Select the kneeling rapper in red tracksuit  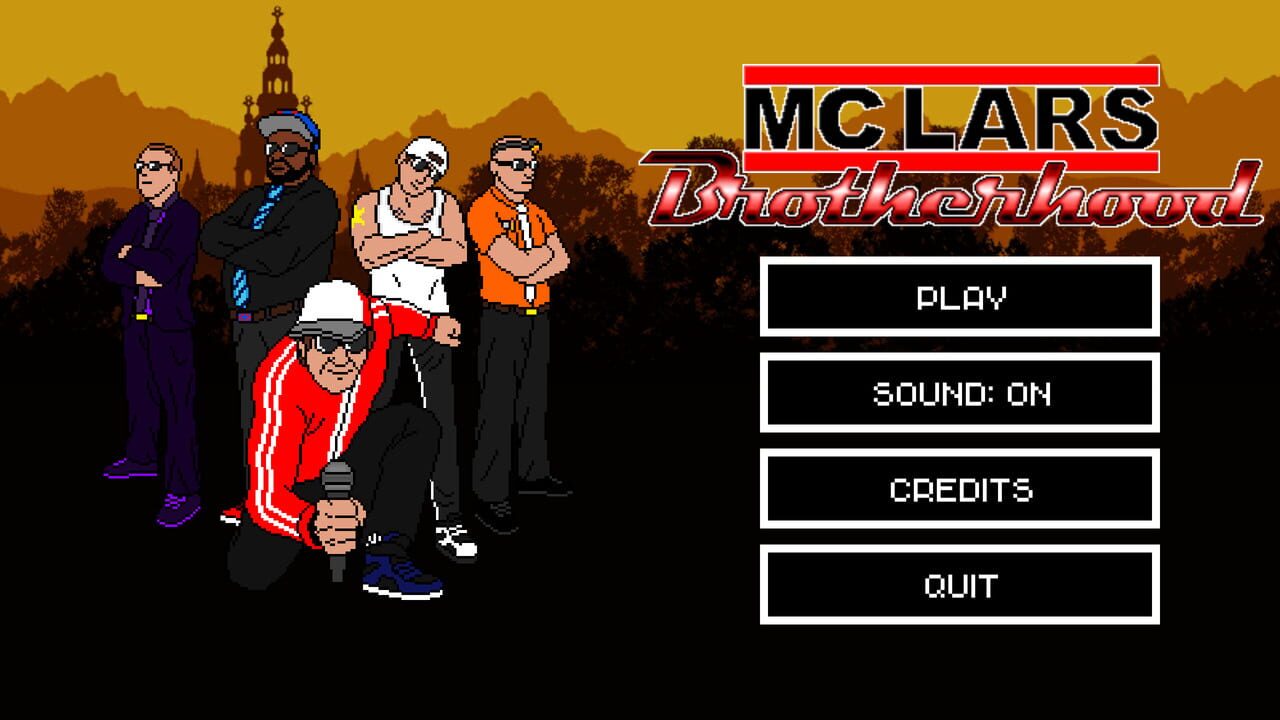tap(310, 420)
